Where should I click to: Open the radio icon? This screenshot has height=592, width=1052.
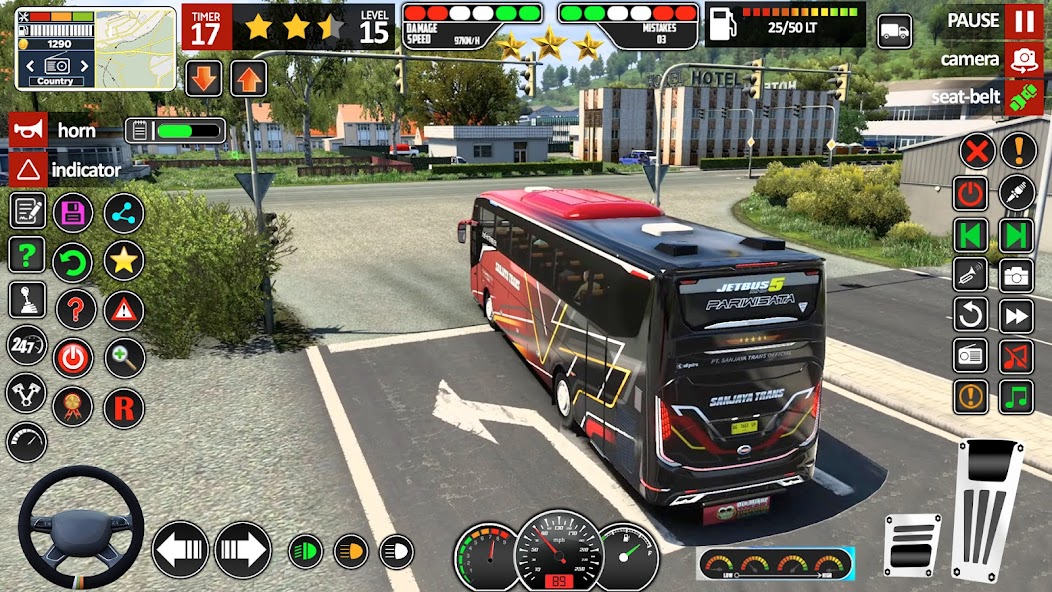[971, 355]
